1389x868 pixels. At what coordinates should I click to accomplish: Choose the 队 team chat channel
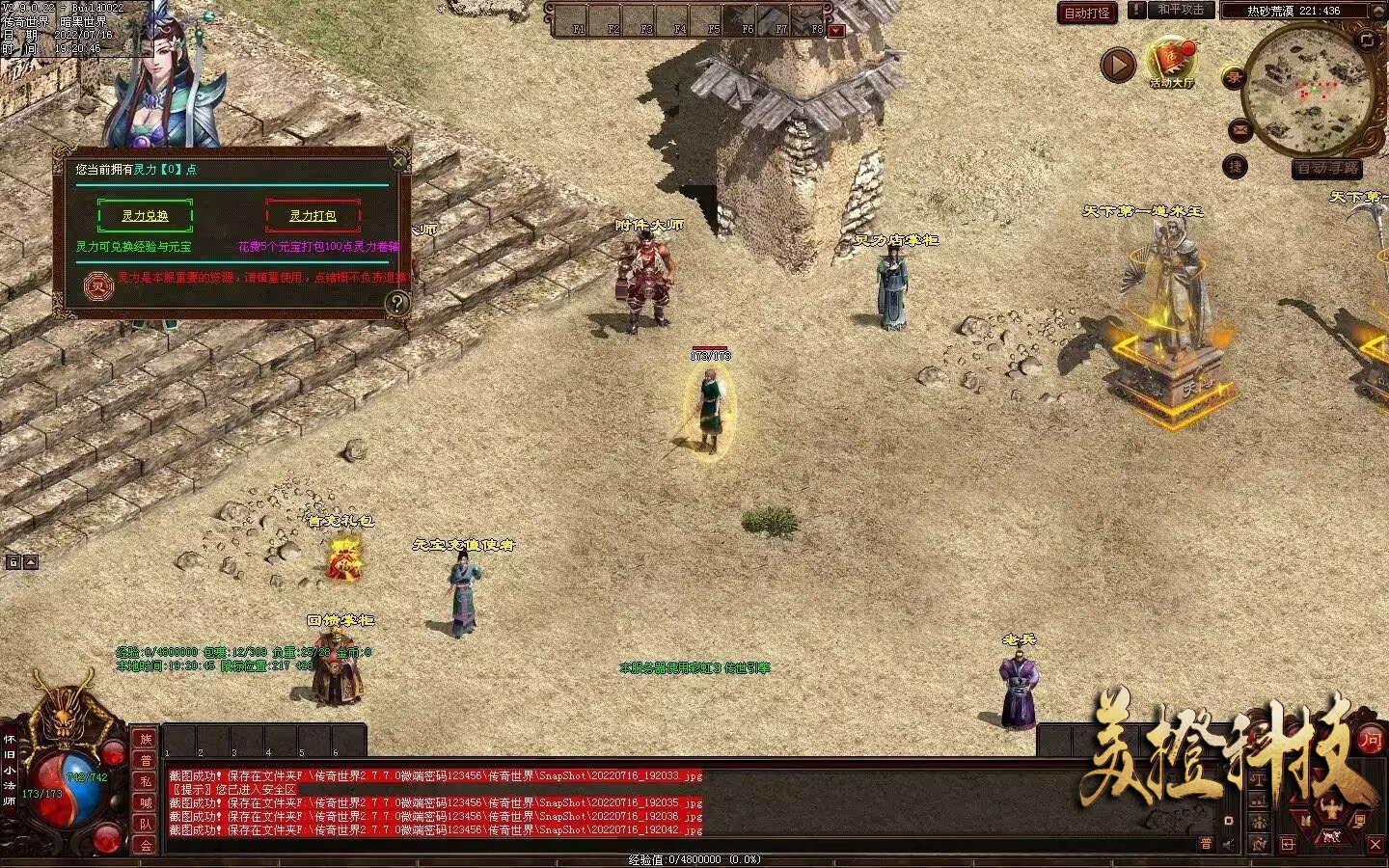(146, 824)
